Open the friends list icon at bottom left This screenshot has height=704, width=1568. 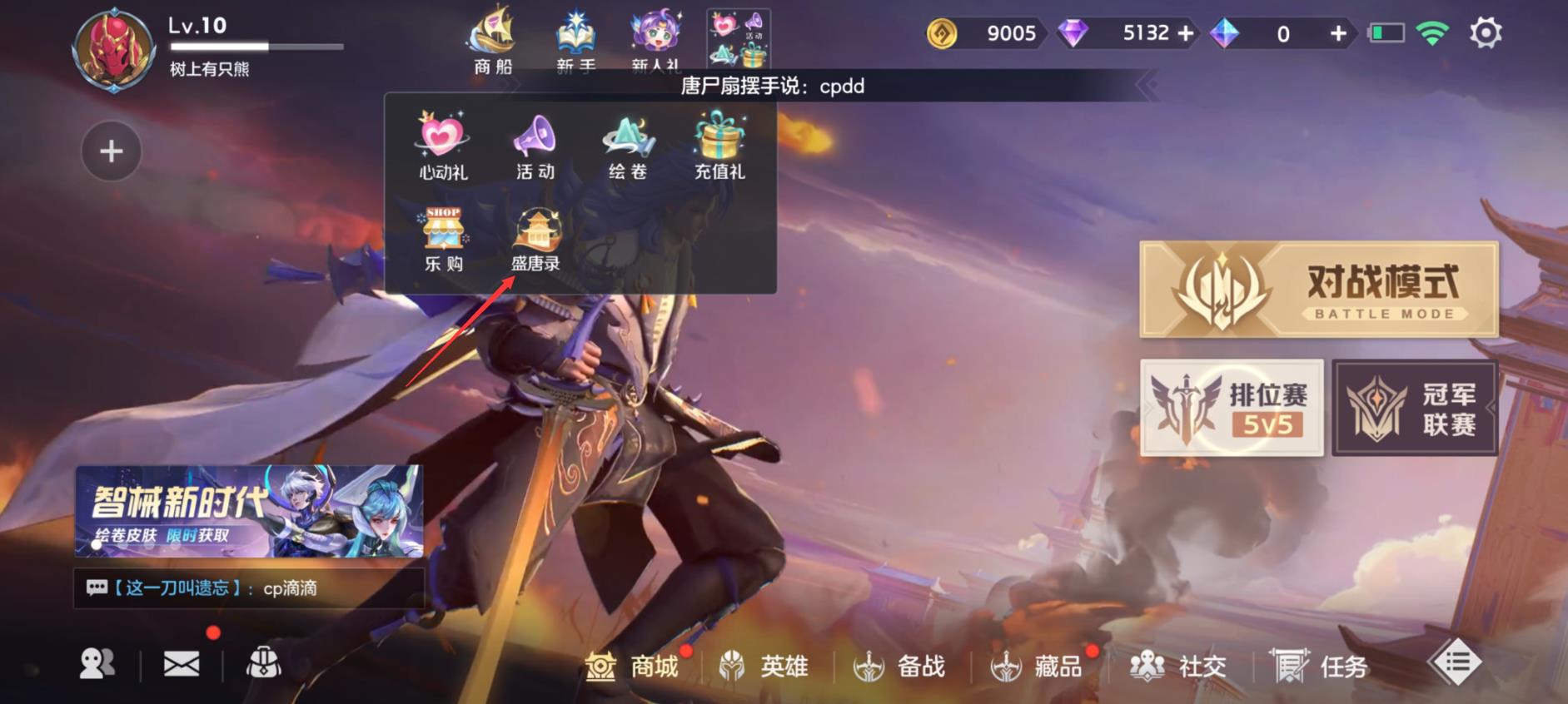[97, 663]
